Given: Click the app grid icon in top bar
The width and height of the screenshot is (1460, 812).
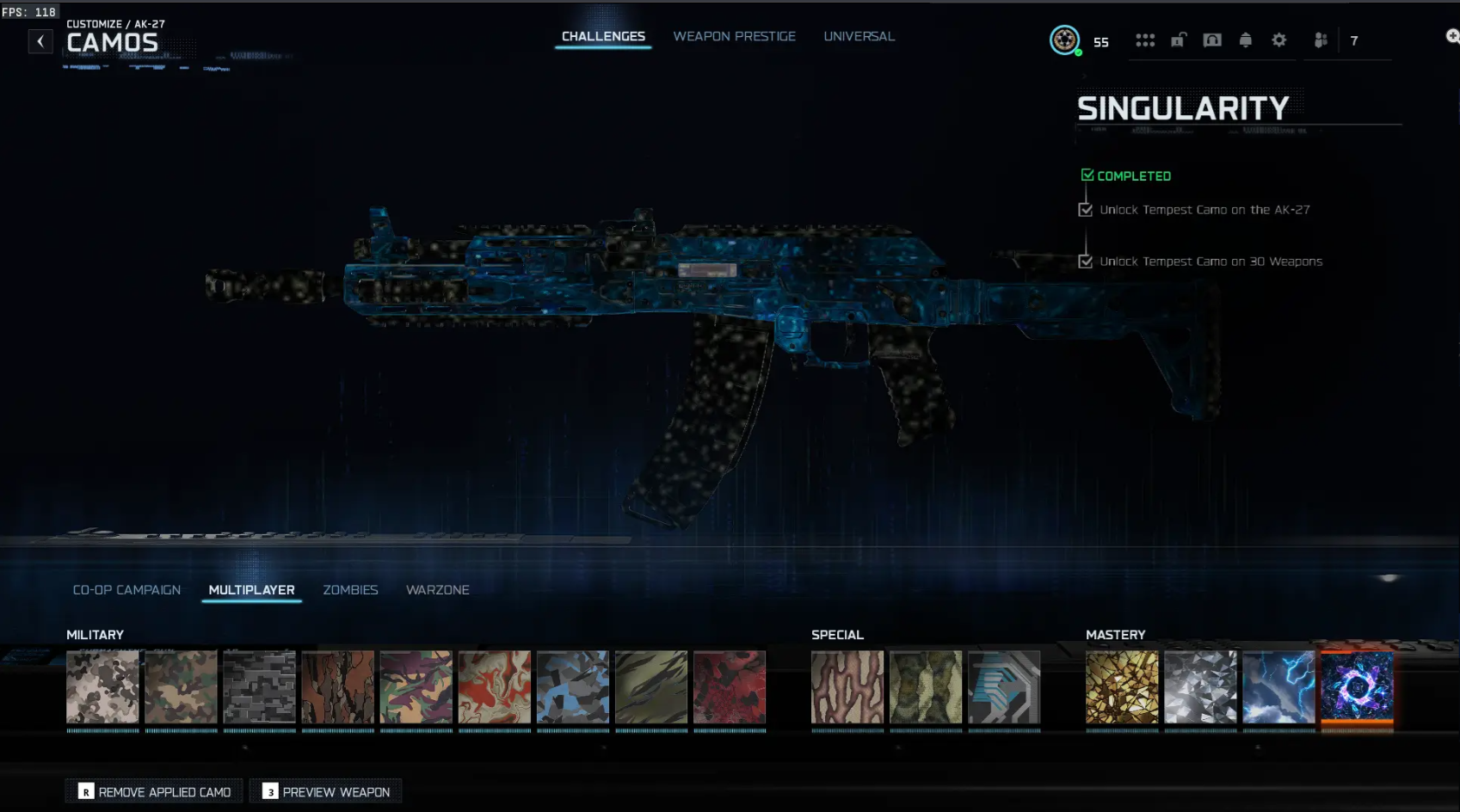Looking at the screenshot, I should (x=1145, y=40).
